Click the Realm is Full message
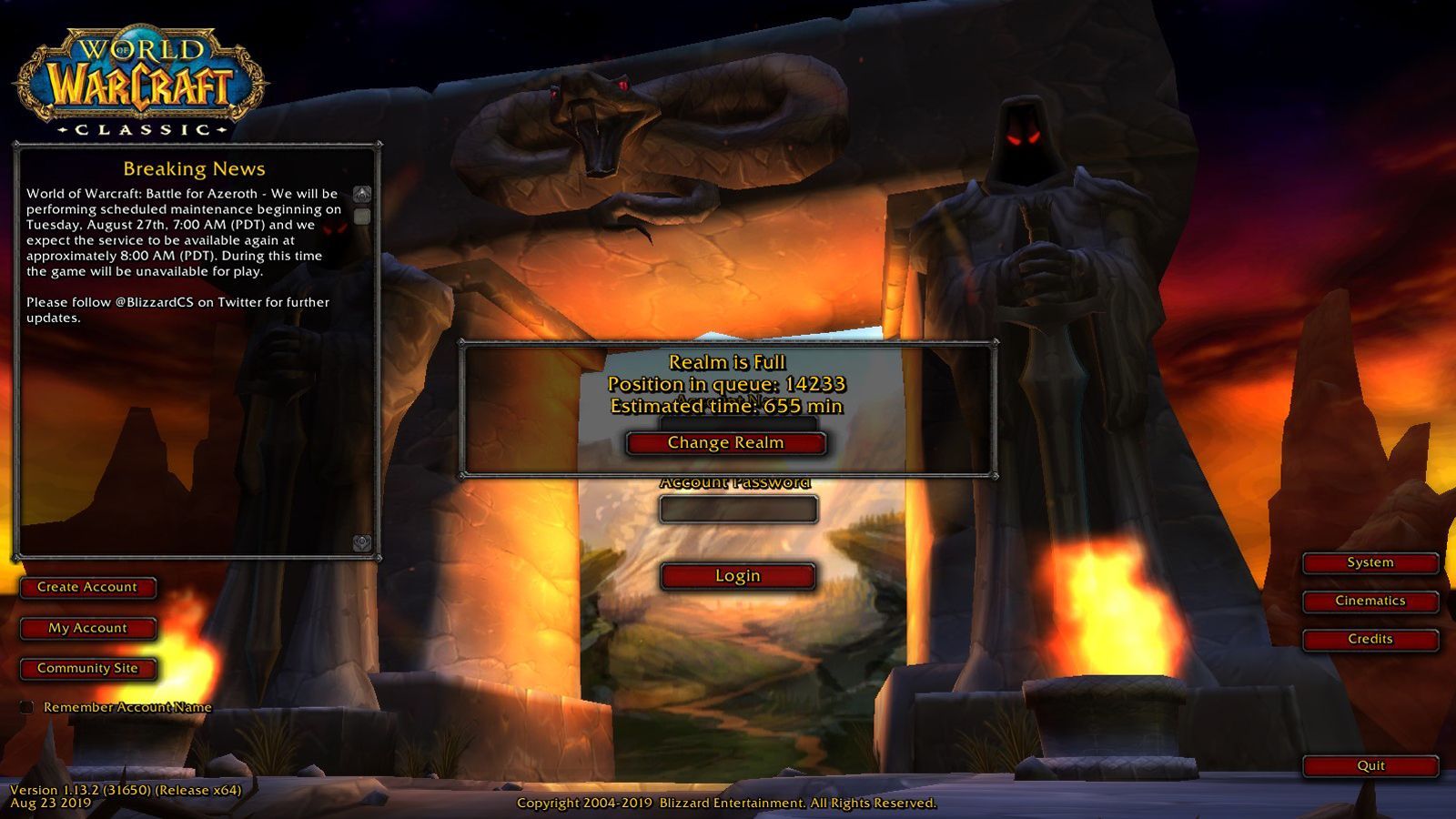Viewport: 1456px width, 819px height. point(727,362)
